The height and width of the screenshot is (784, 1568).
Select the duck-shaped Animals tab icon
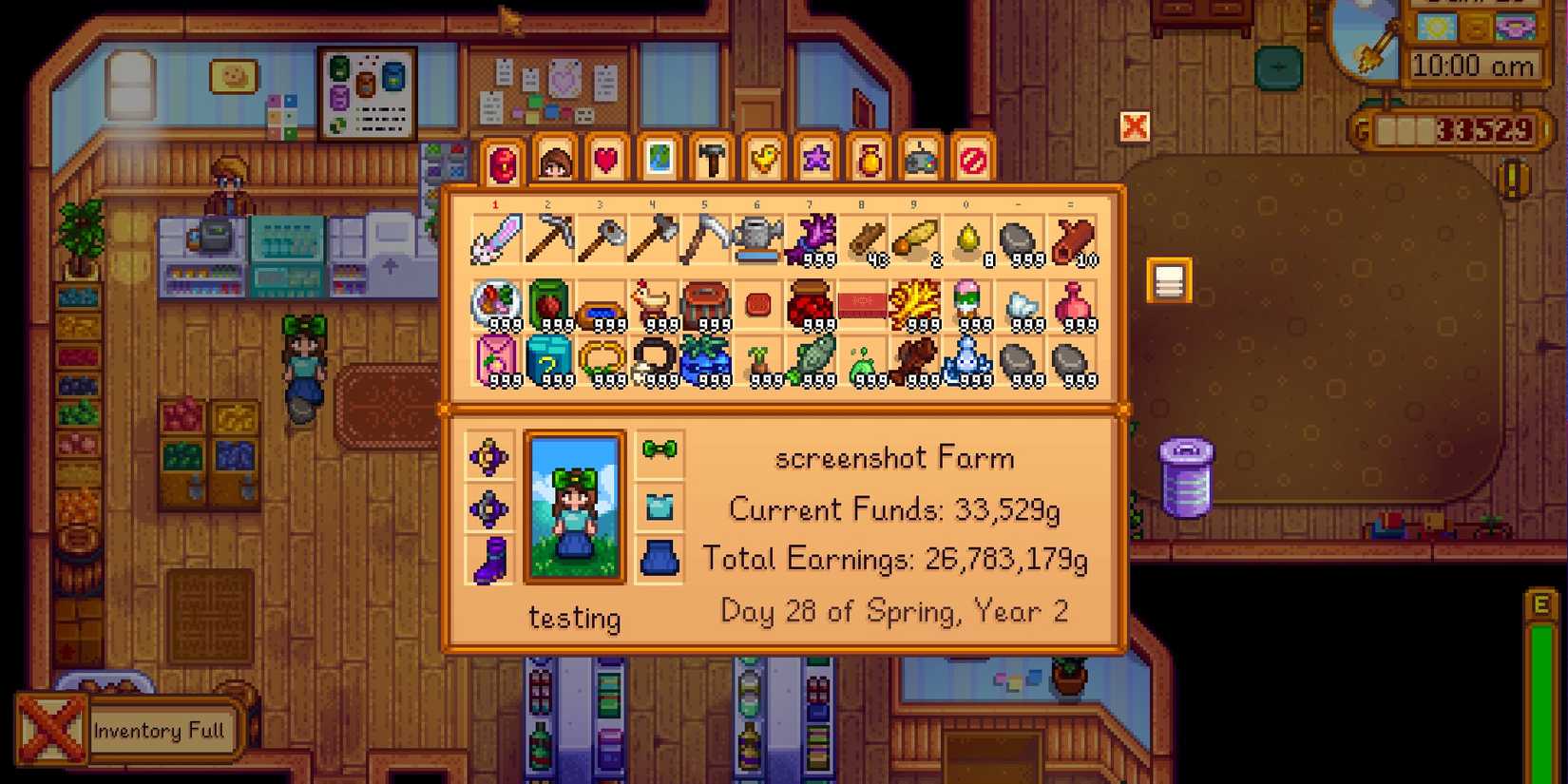tap(761, 161)
